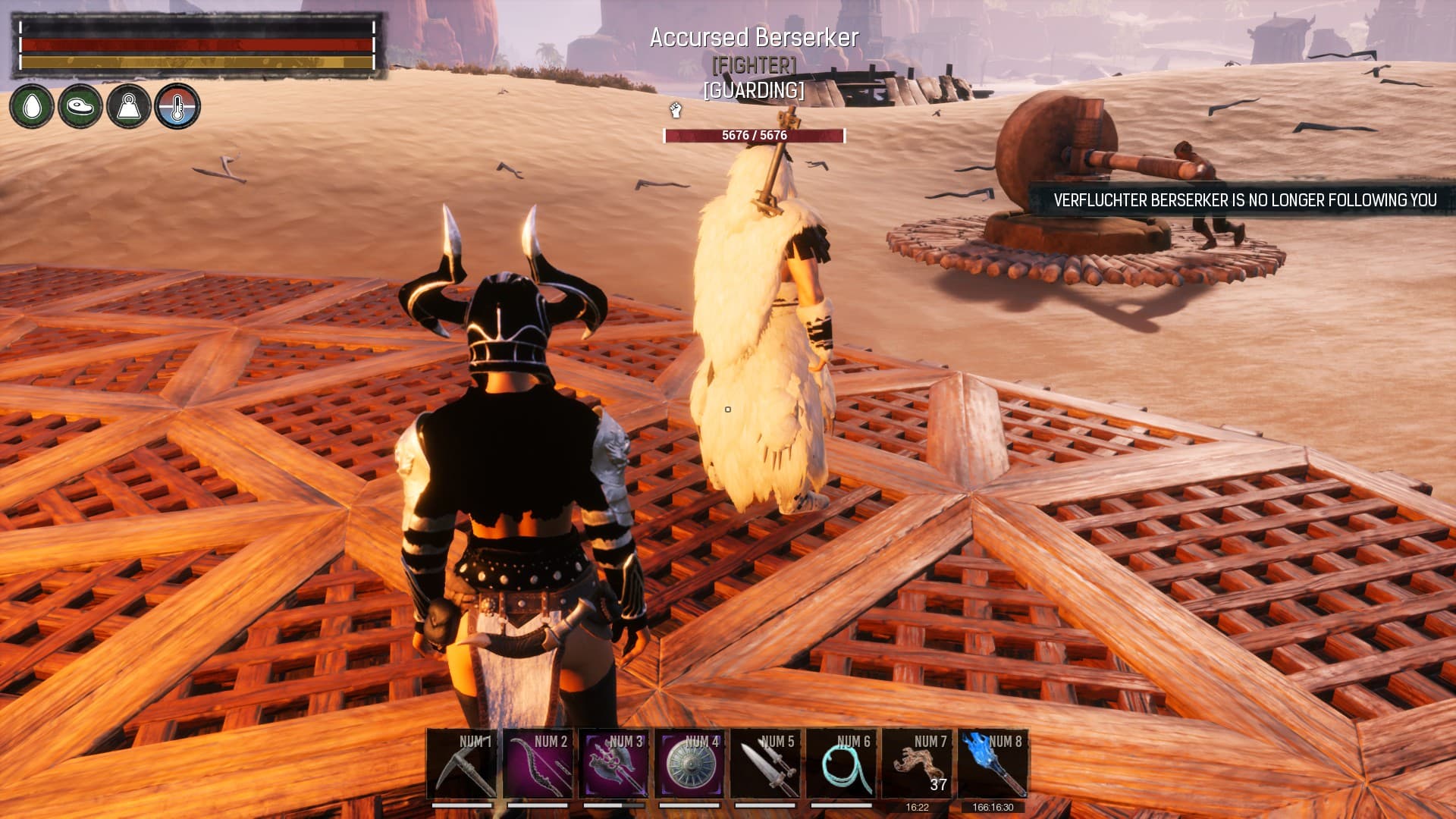Choose the double-bladed axe in NUM 3
The height and width of the screenshot is (819, 1456).
click(614, 763)
